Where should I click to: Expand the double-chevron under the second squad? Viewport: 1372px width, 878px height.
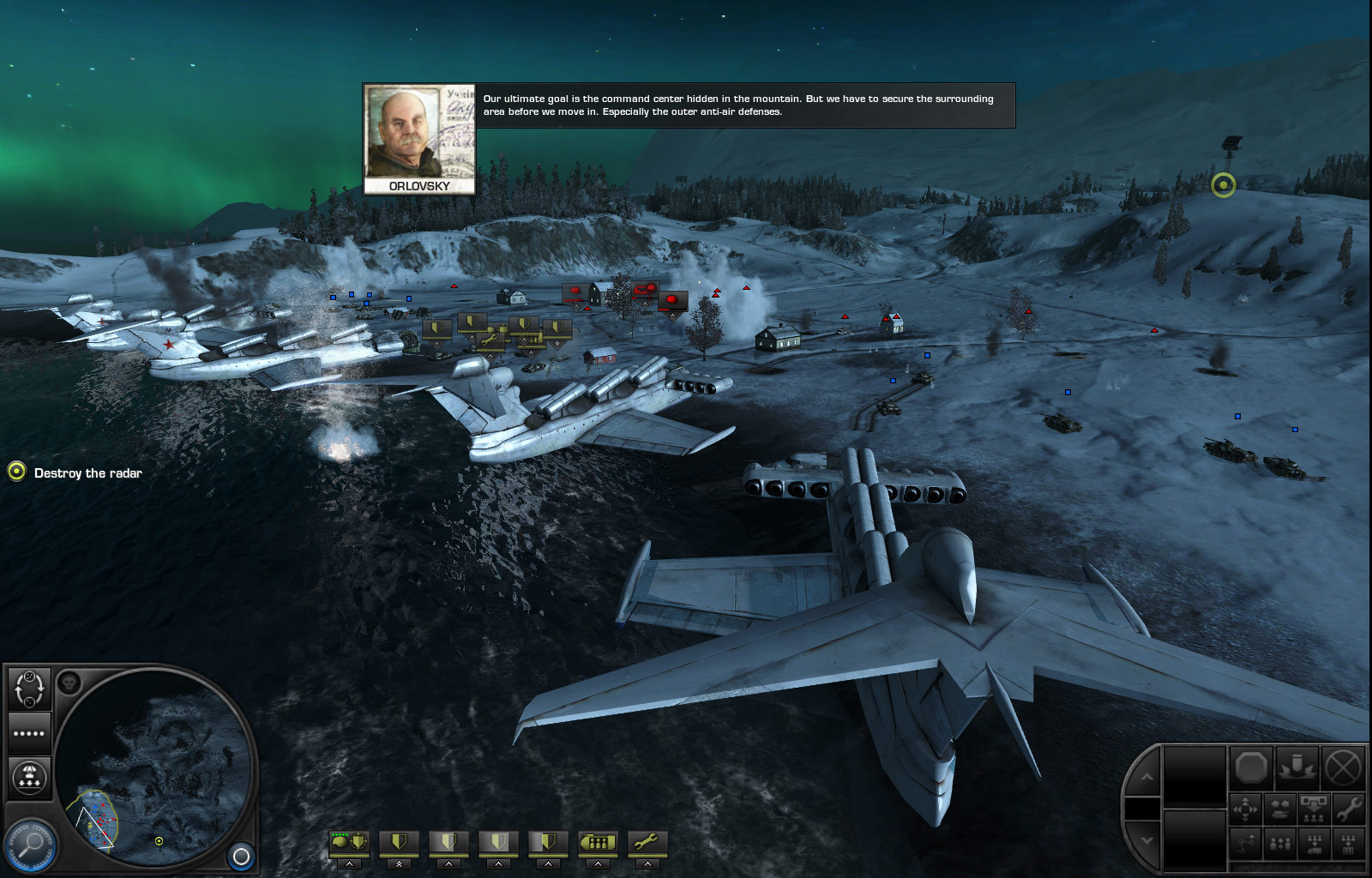399,864
